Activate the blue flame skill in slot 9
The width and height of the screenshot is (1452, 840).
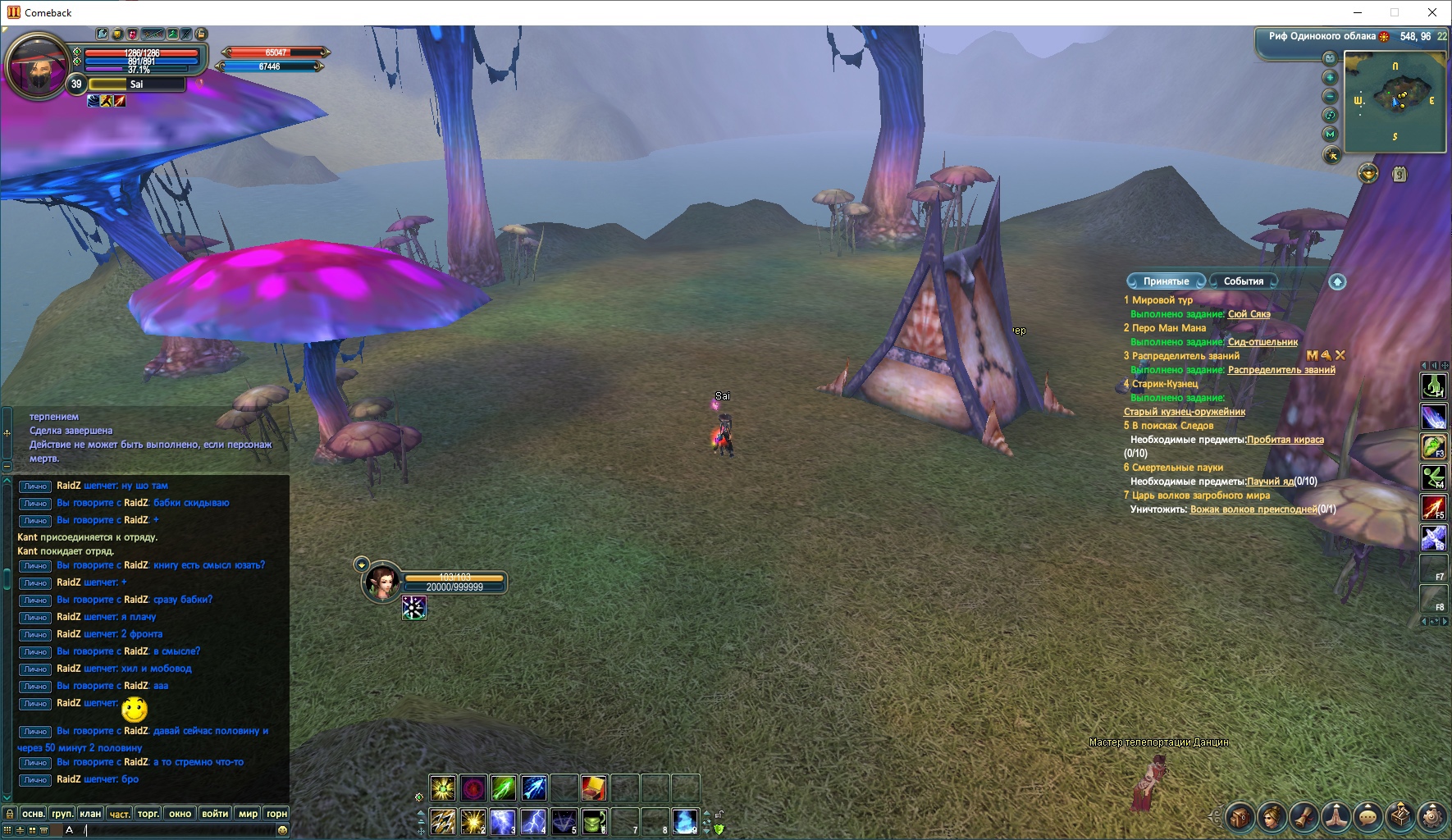click(684, 820)
